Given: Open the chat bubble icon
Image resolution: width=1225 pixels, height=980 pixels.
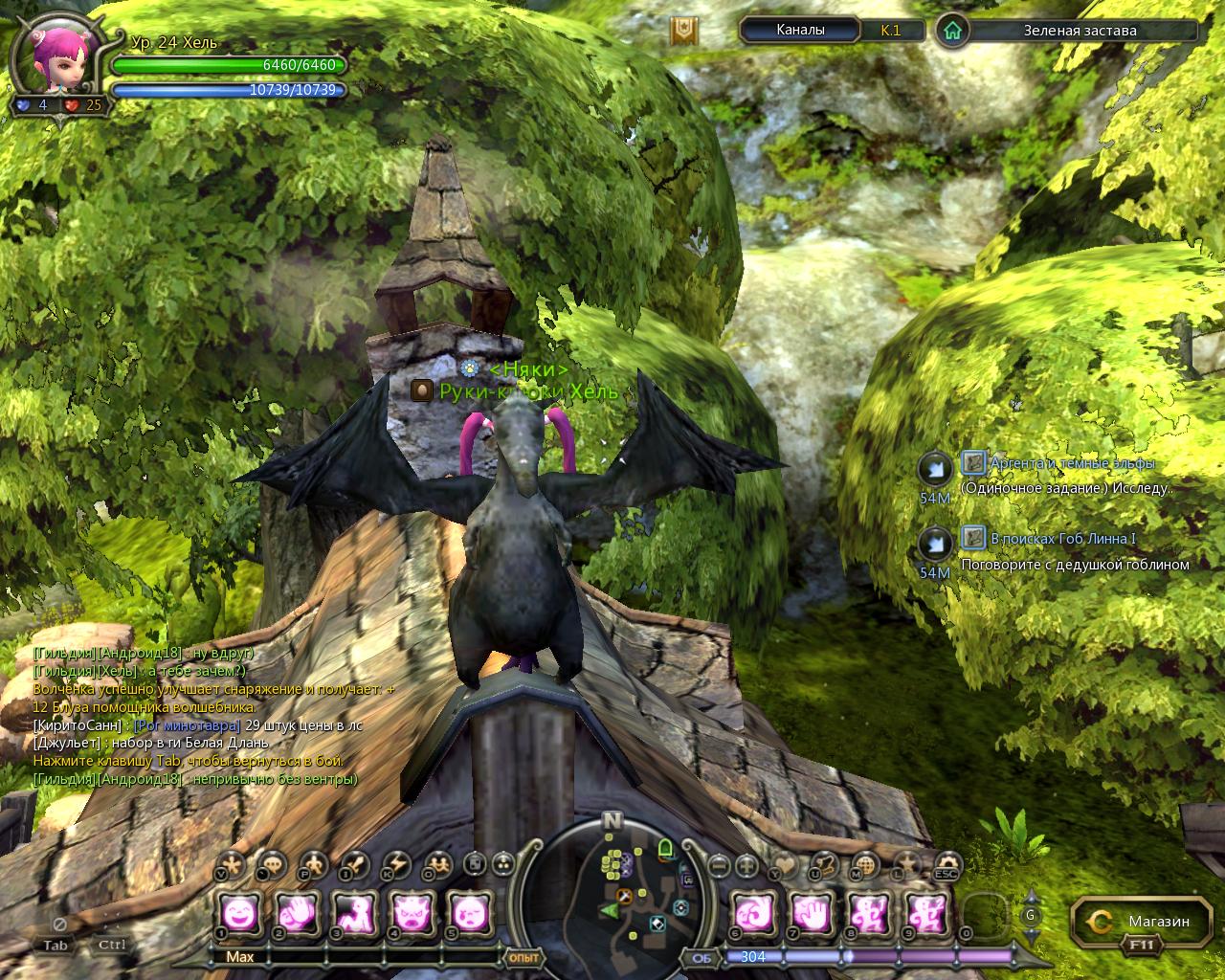Looking at the screenshot, I should pos(272,864).
